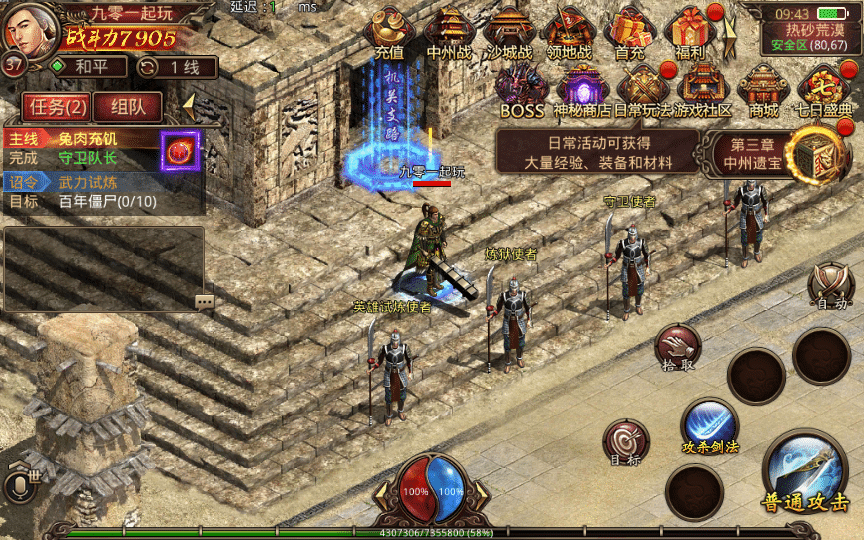The width and height of the screenshot is (864, 540).
Task: Open the 七日盛典 seven-day event
Action: point(825,90)
